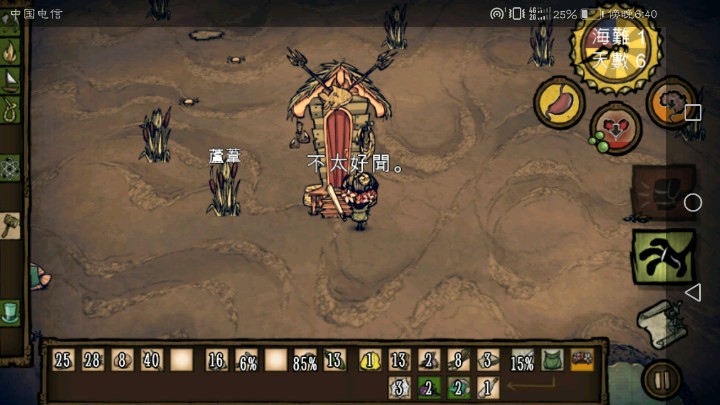Open the fire crafting tab
This screenshot has height=405, width=720.
(11, 52)
